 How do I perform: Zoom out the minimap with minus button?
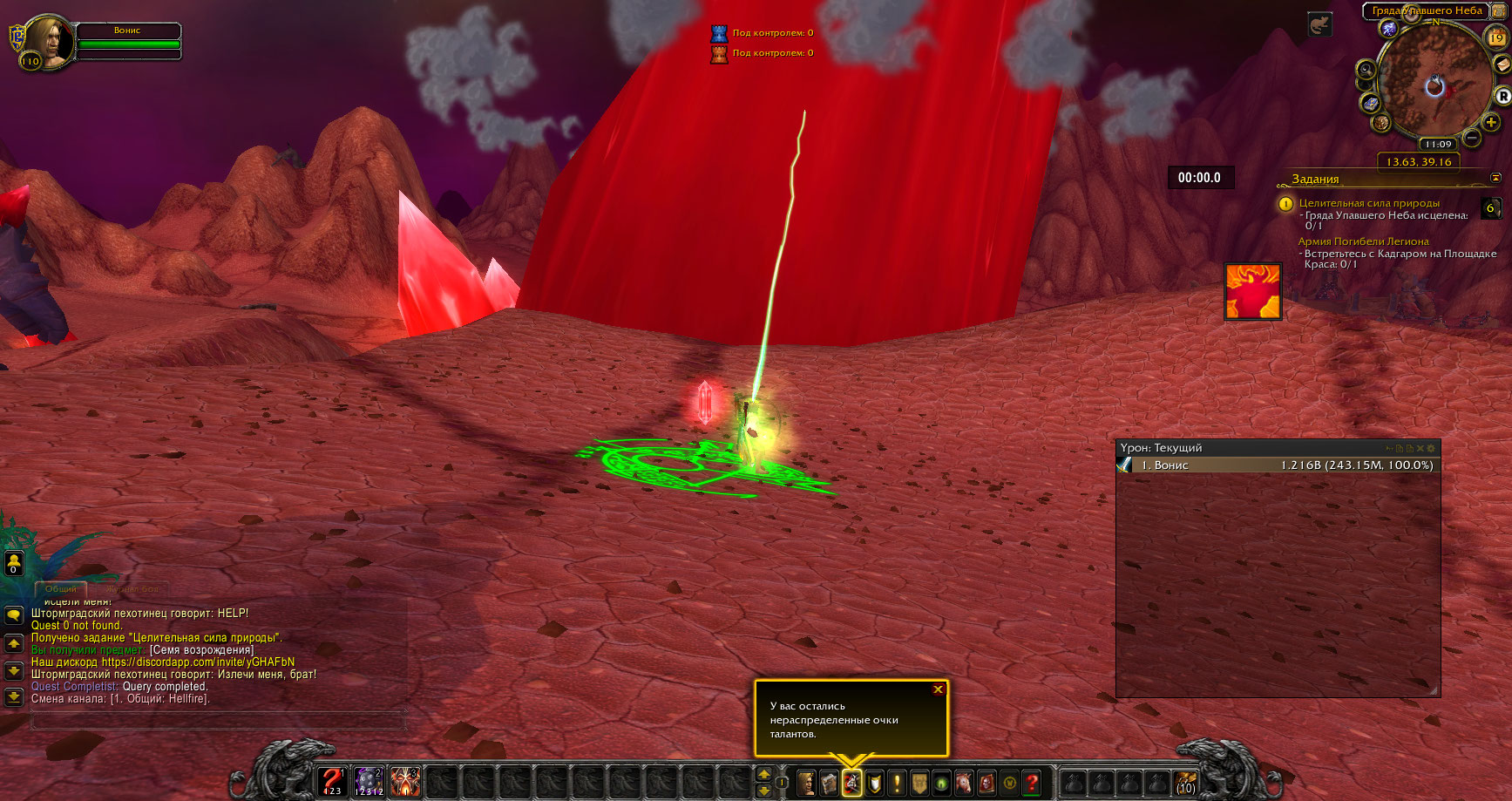tap(1472, 138)
